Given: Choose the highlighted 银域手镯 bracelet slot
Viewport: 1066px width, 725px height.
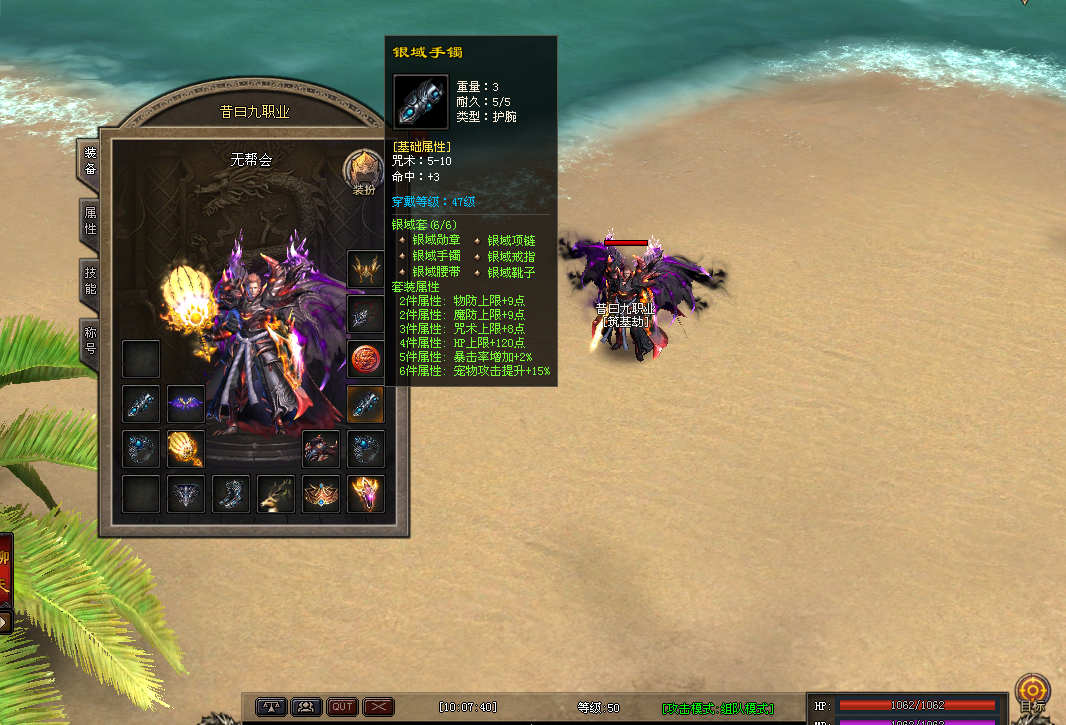Looking at the screenshot, I should coord(366,404).
